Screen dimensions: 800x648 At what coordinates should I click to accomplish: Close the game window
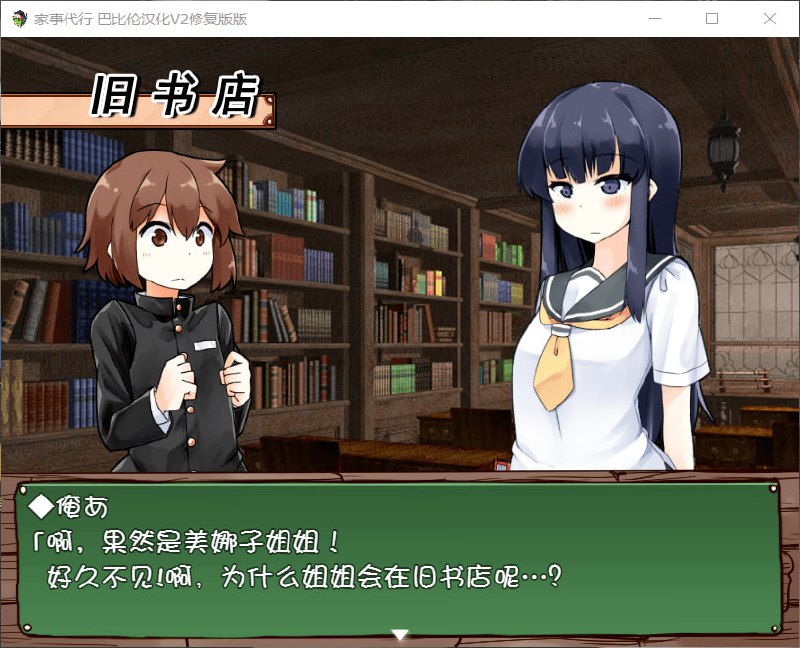(x=769, y=18)
